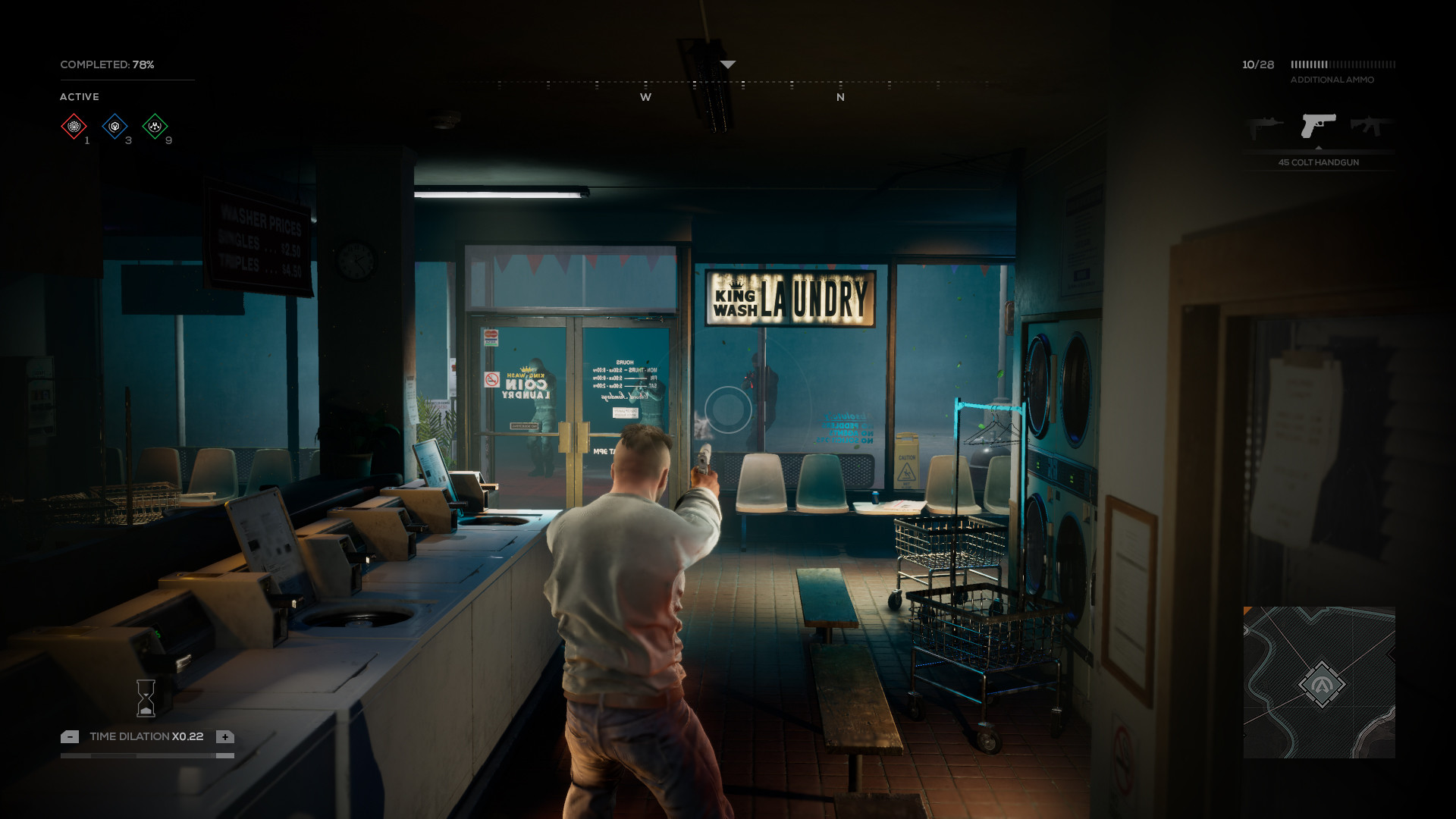Click the W marker on the compass
The image size is (1456, 819).
[x=646, y=97]
